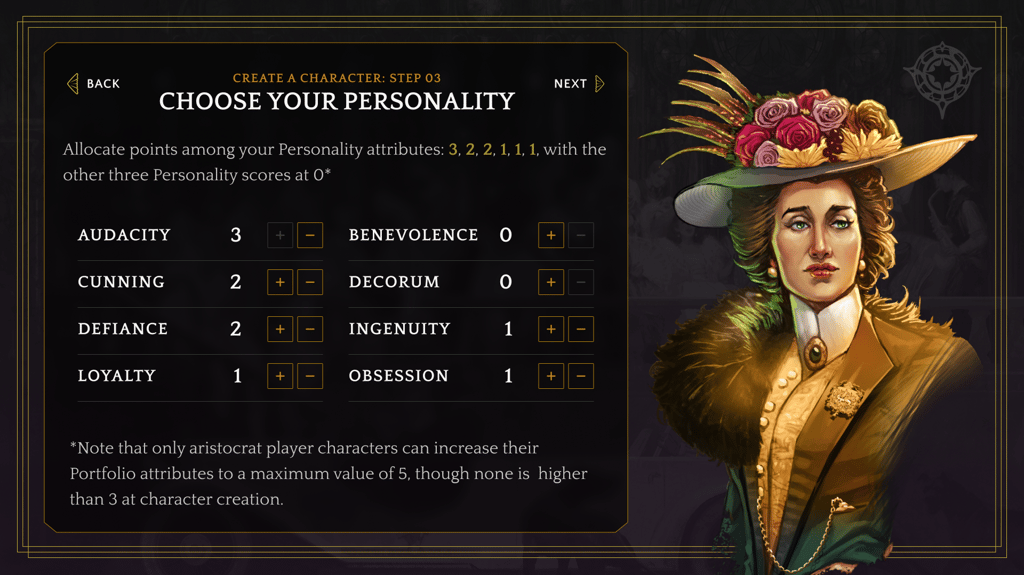Add a point to Decorum
Screen dimensions: 1024x575
click(x=551, y=282)
